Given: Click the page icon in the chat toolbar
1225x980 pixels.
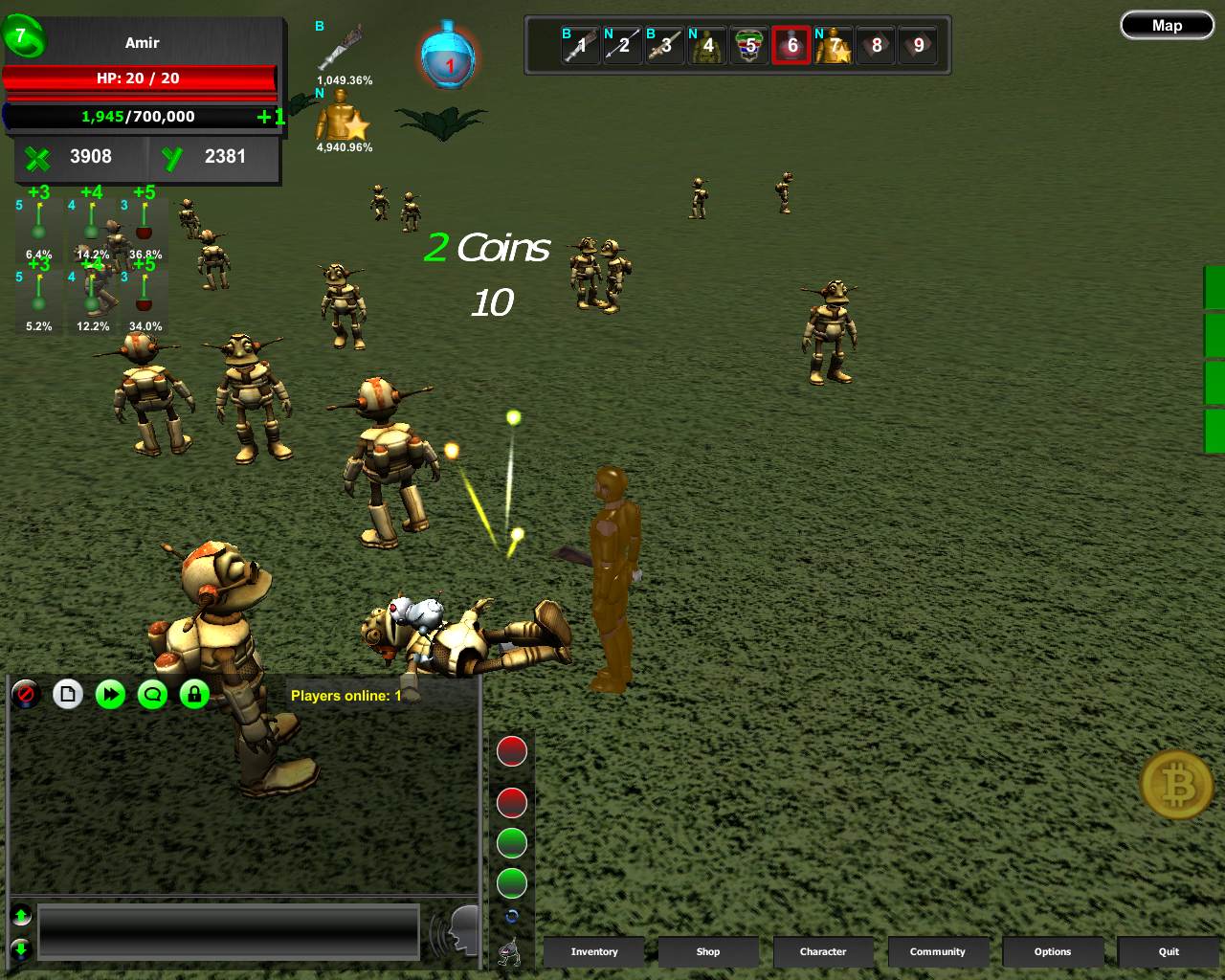Looking at the screenshot, I should [68, 695].
